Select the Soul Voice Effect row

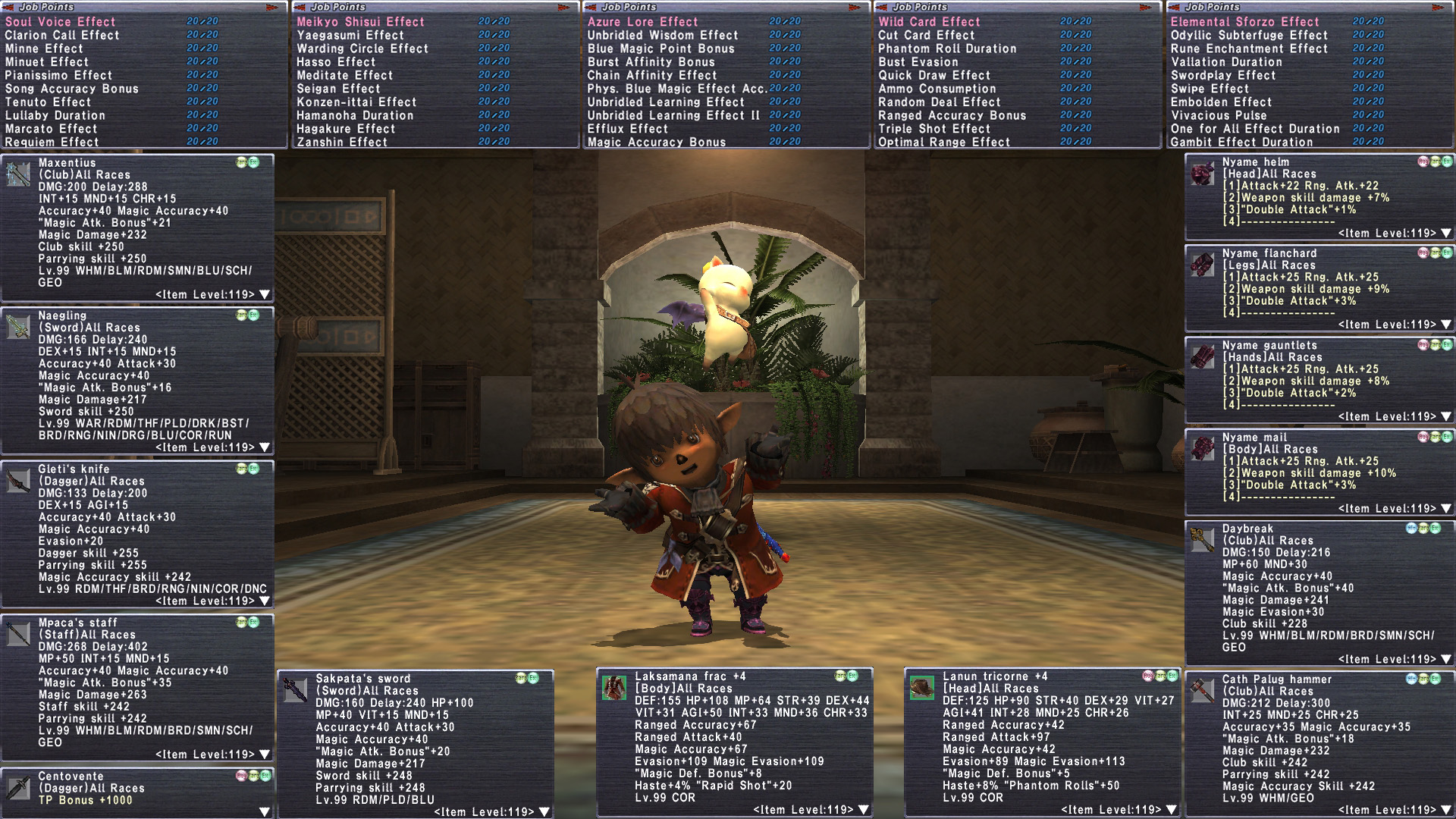point(61,22)
